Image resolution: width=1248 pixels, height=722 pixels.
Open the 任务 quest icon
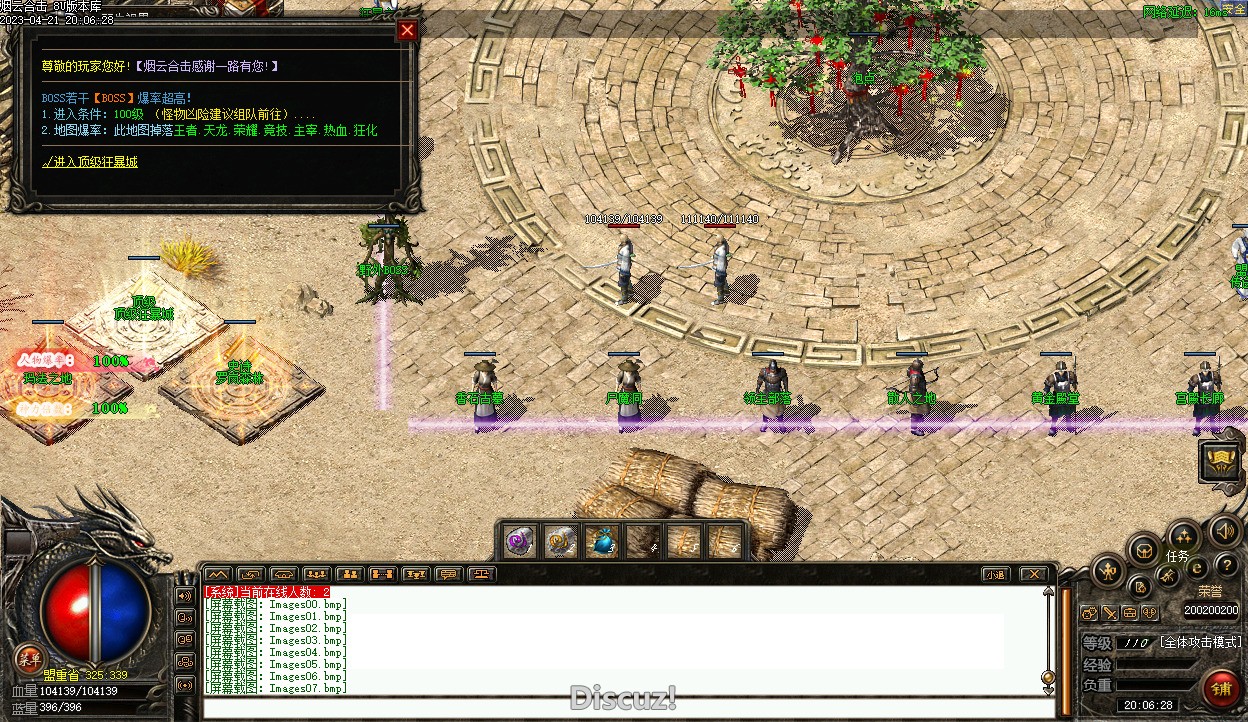(x=1183, y=536)
